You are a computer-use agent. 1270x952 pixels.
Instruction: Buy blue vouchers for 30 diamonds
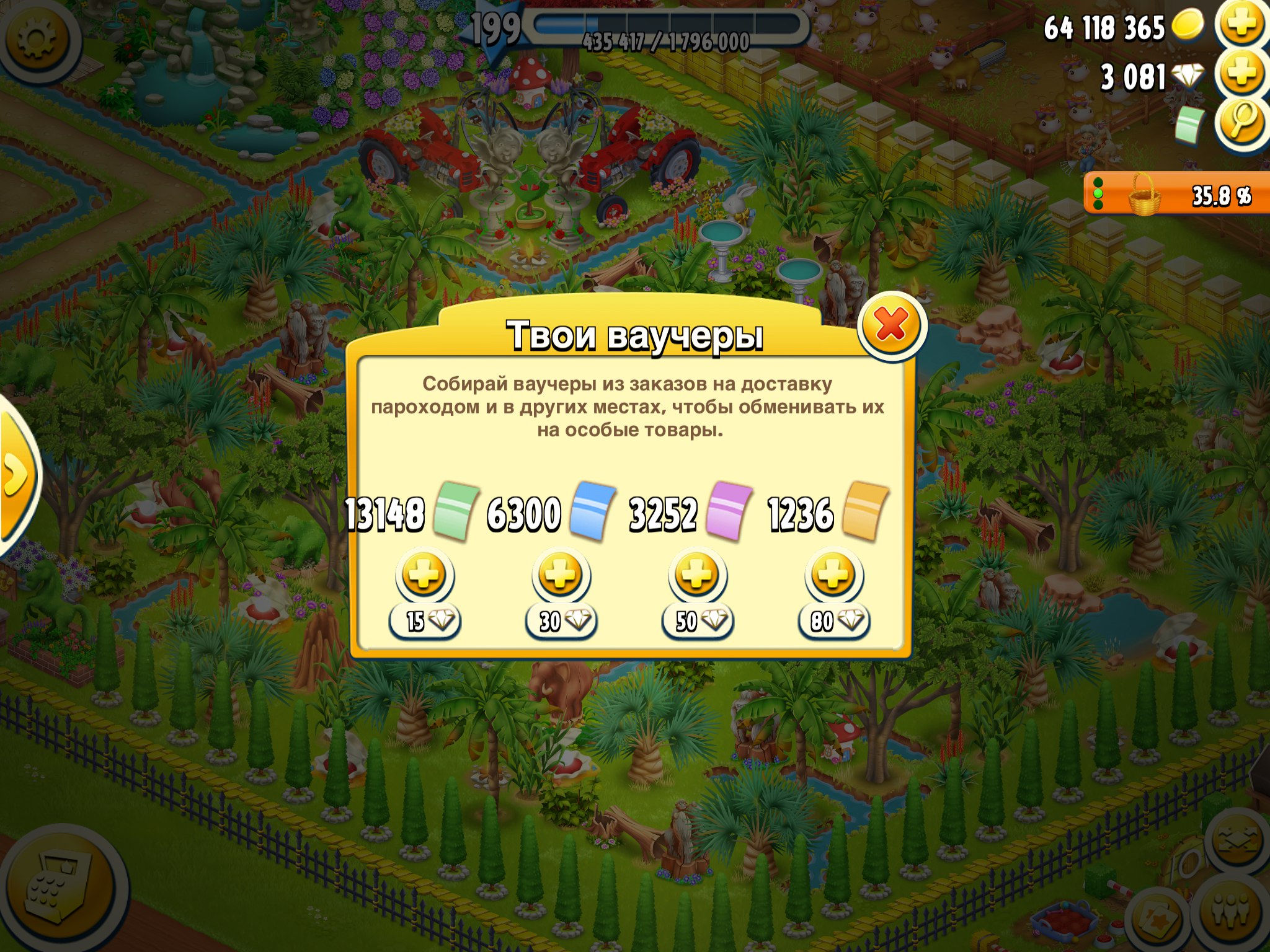tap(561, 575)
